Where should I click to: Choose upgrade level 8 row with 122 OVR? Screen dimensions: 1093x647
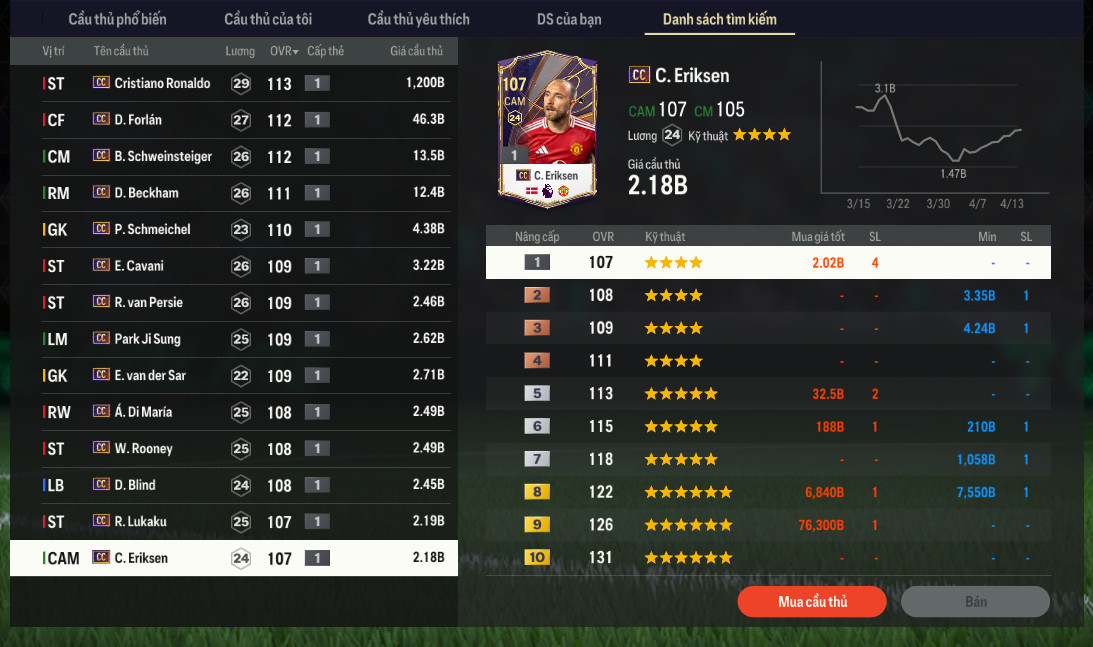pyautogui.click(x=768, y=492)
